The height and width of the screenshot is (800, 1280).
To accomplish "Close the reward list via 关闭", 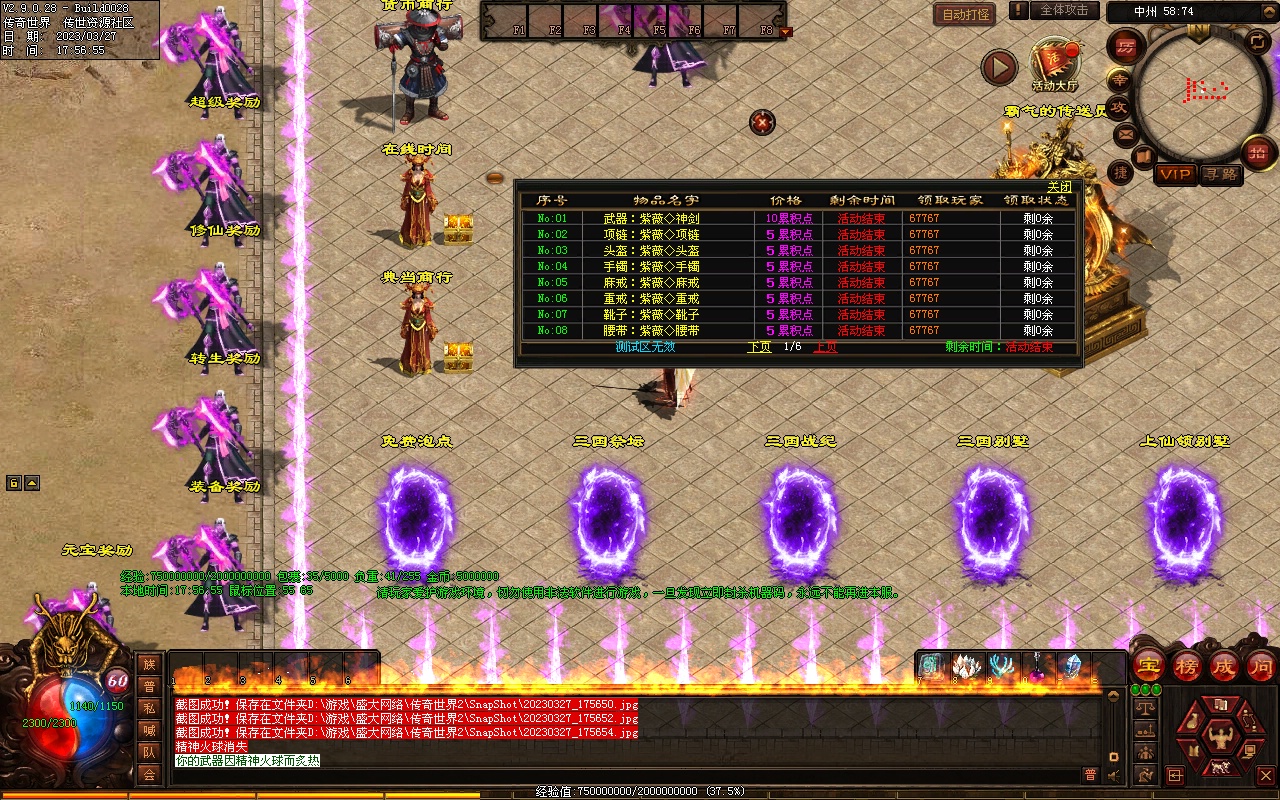I will pos(1059,187).
